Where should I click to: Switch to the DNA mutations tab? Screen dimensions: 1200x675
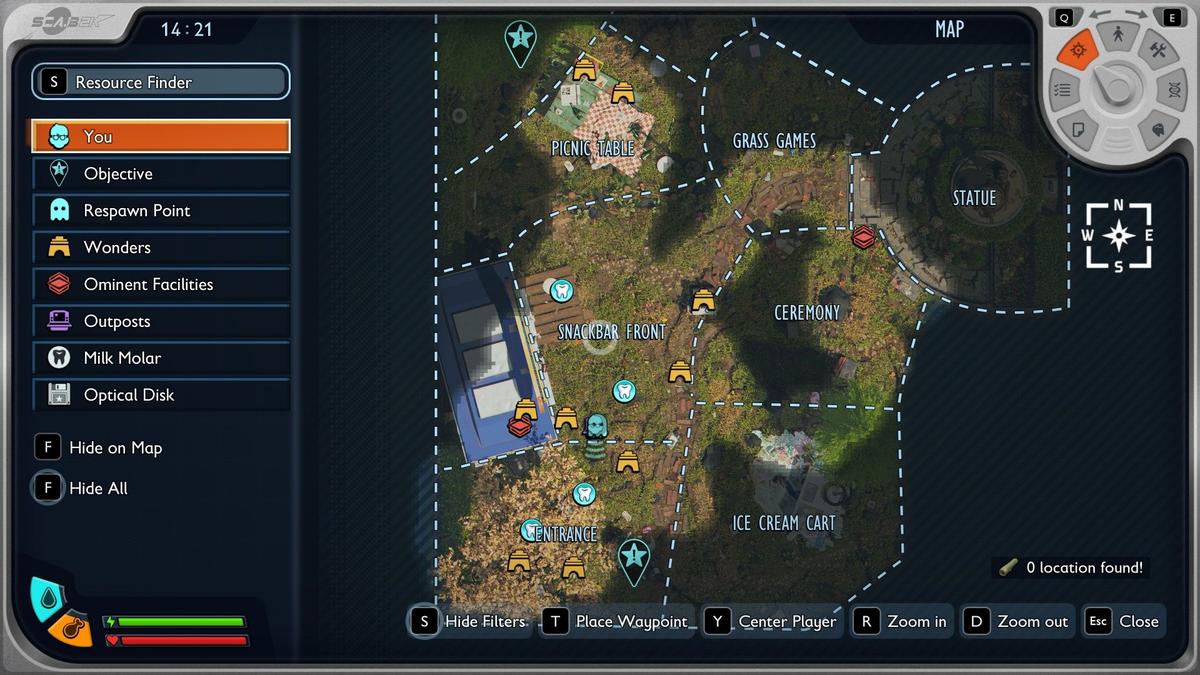[1172, 90]
